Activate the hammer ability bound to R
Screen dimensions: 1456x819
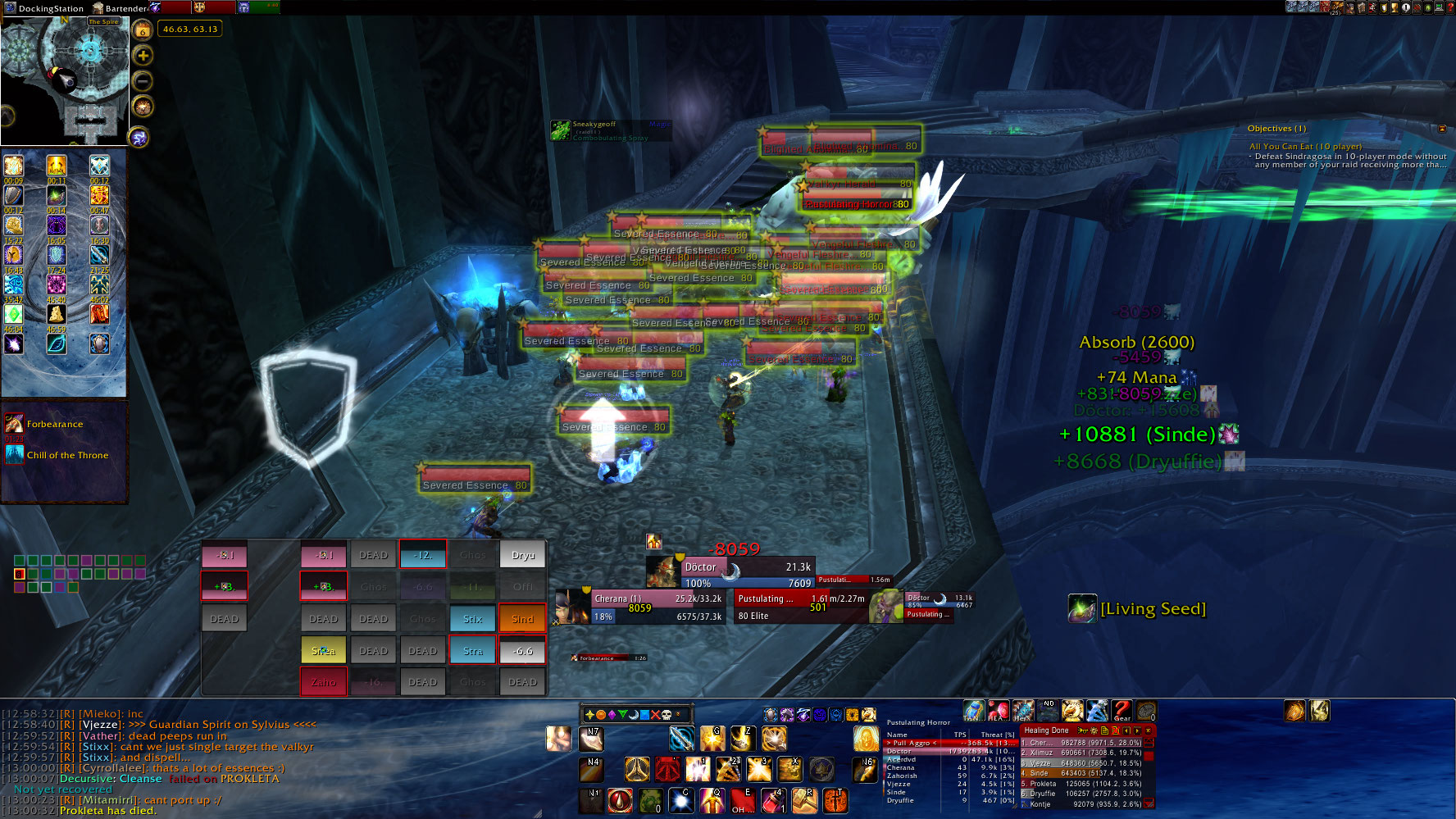(x=804, y=799)
